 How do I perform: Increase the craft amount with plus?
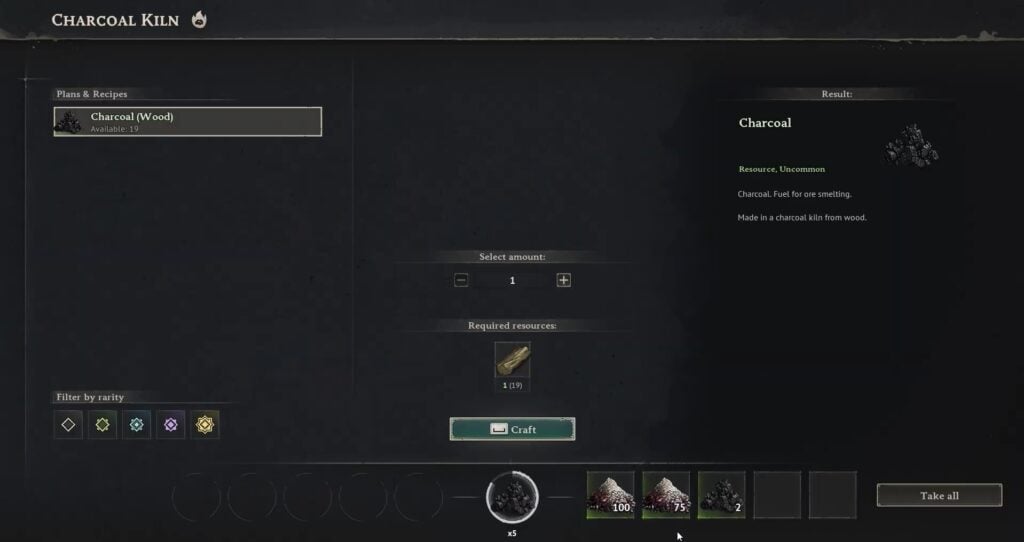(564, 280)
